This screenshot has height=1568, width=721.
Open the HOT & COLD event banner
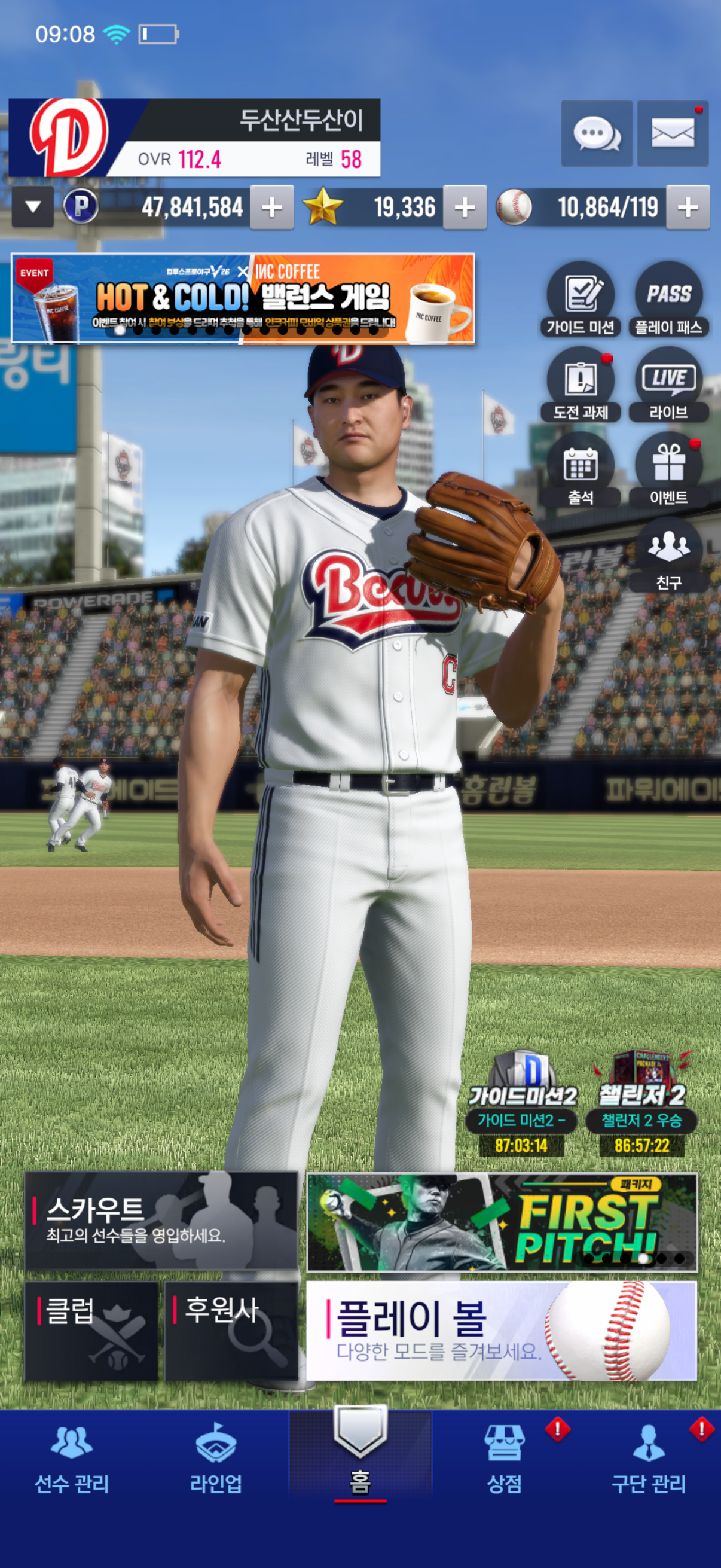(243, 299)
